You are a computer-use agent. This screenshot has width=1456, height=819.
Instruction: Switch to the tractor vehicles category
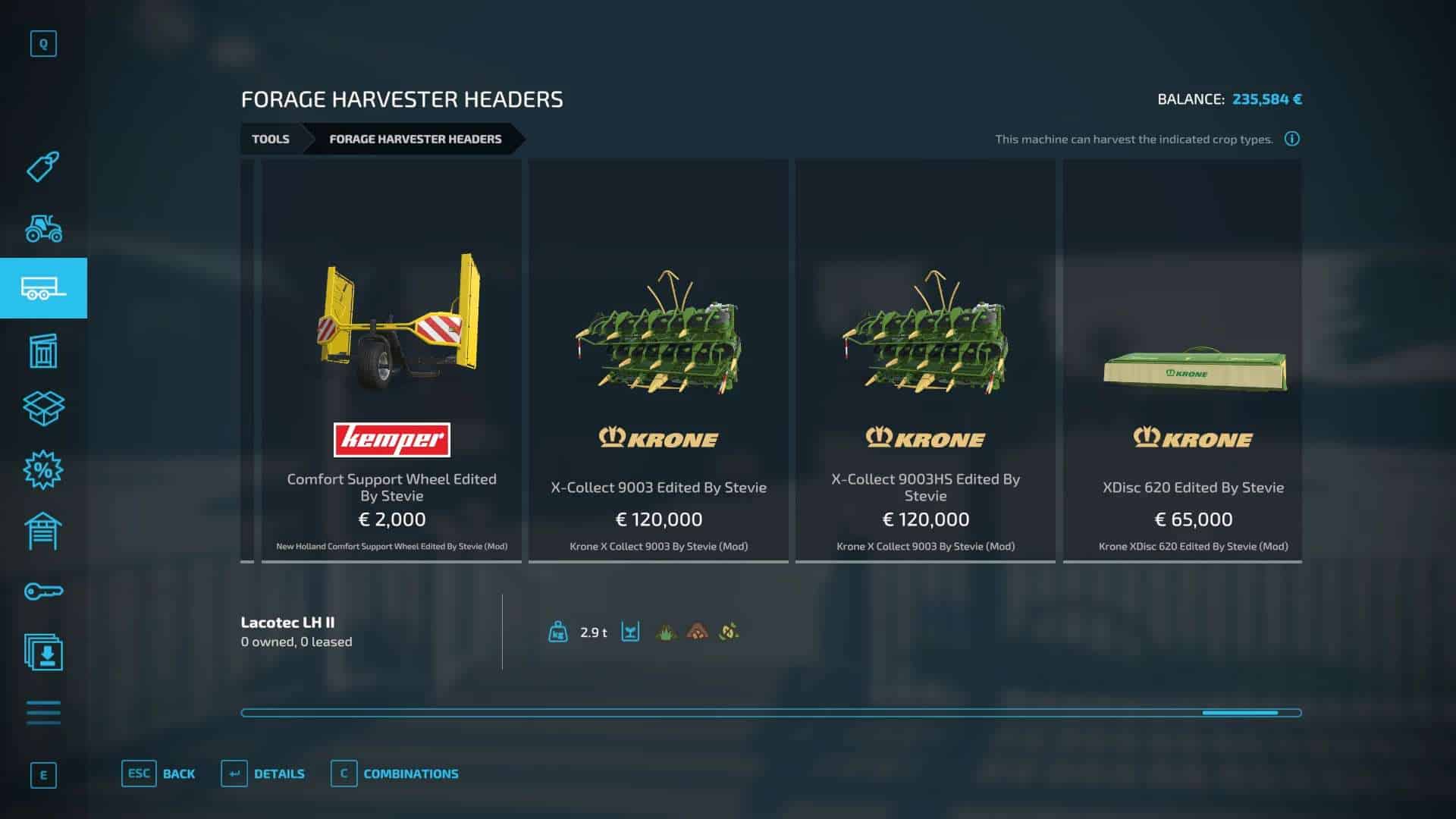pyautogui.click(x=43, y=227)
